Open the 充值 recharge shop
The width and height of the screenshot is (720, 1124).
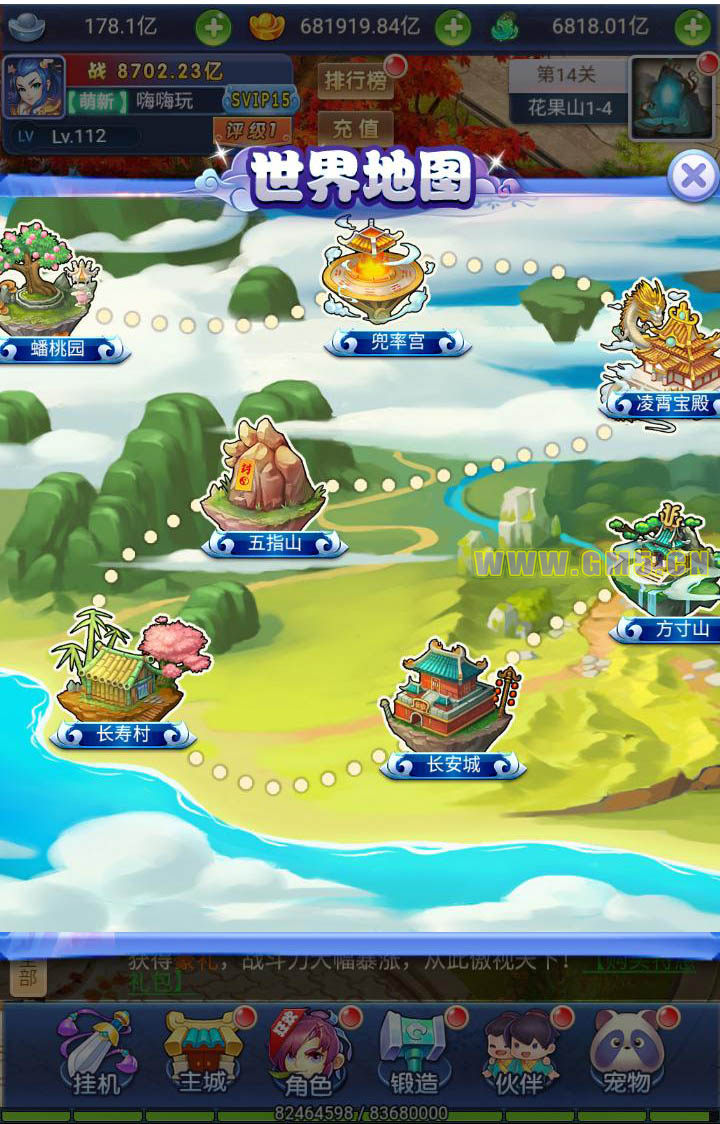click(355, 129)
